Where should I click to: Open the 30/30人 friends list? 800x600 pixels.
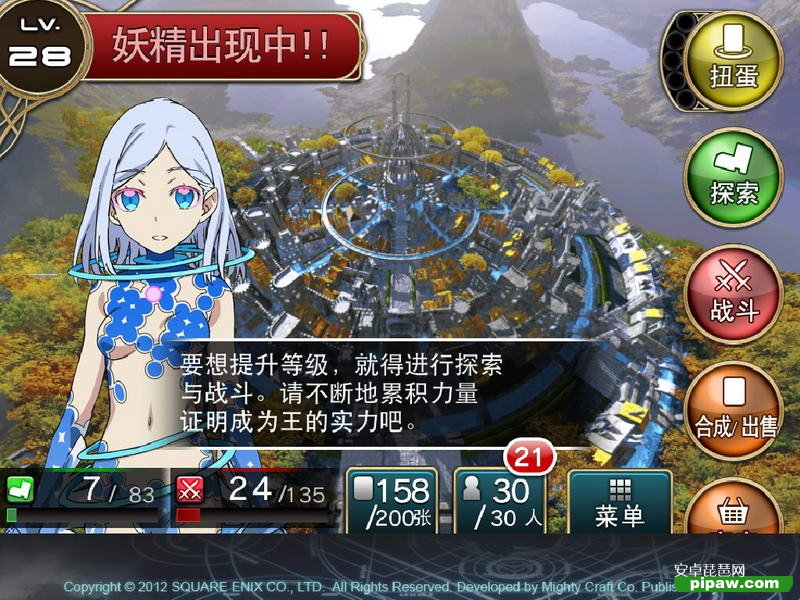click(x=500, y=502)
